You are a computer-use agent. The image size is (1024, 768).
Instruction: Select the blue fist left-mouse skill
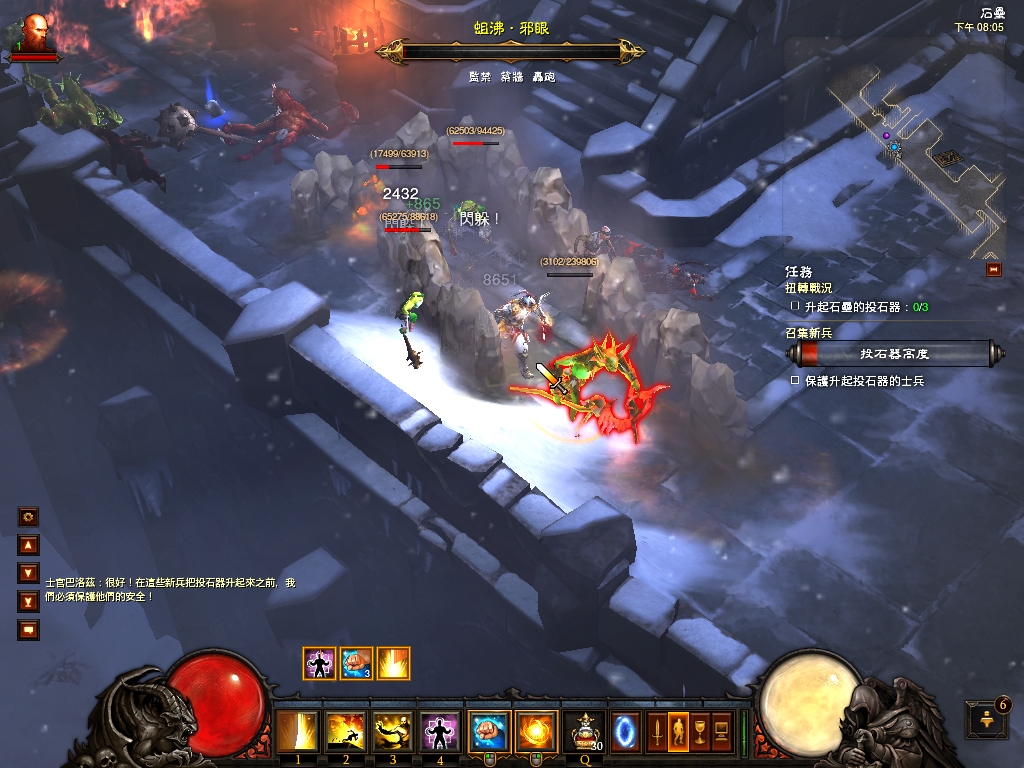pos(489,732)
